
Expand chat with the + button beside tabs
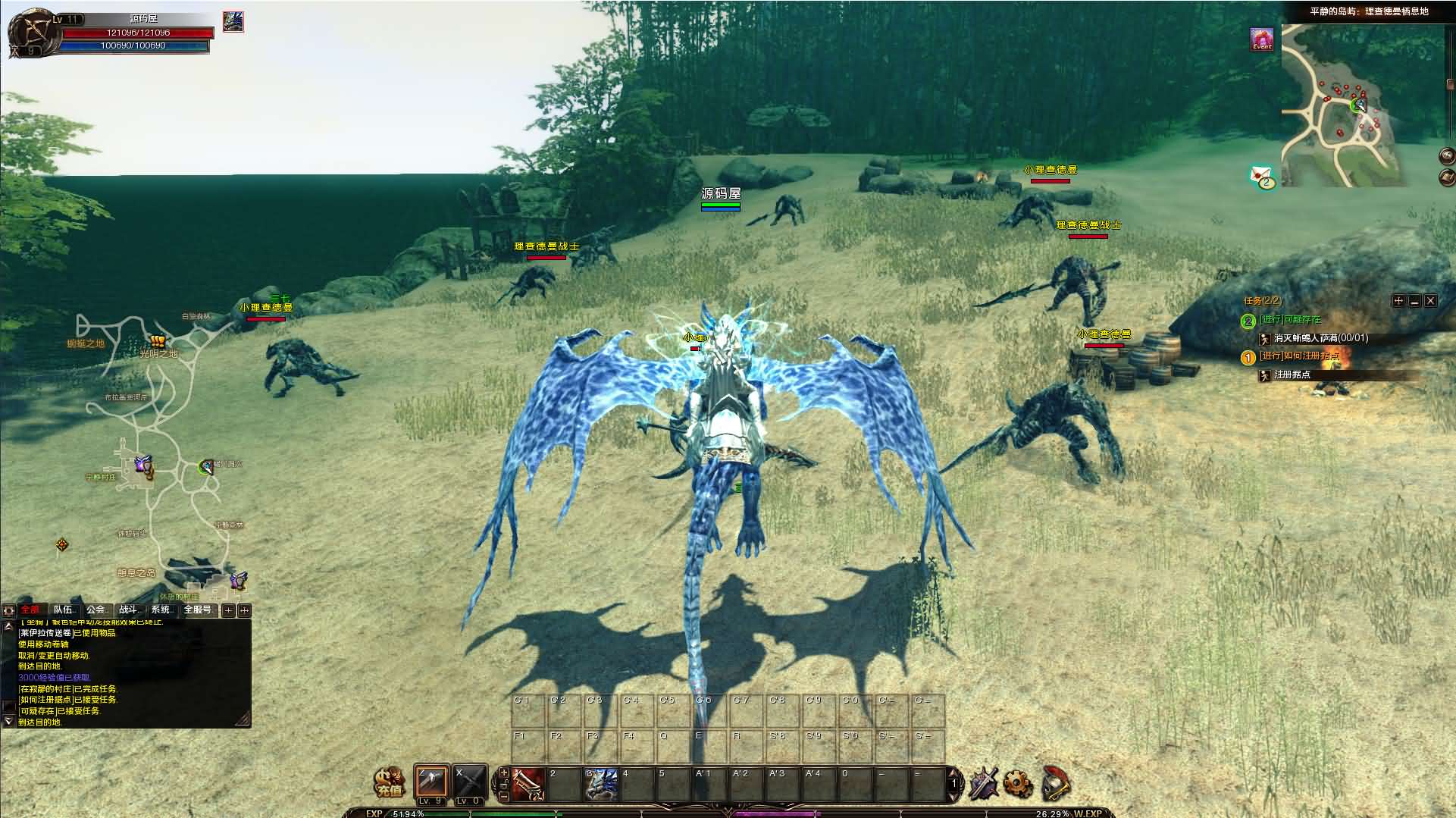(229, 610)
